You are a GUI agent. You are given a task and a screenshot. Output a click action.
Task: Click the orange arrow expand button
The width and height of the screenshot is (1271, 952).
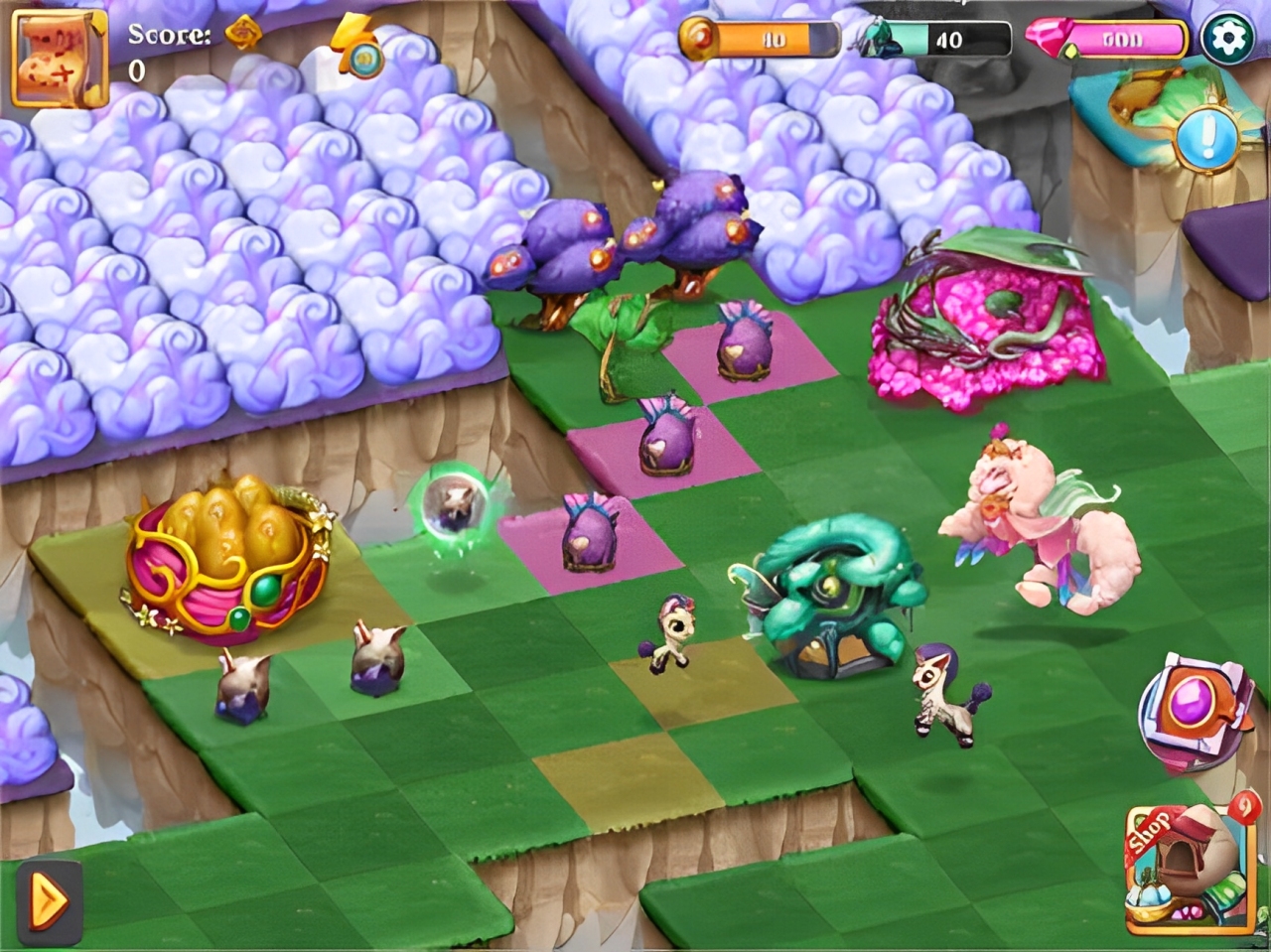50,901
